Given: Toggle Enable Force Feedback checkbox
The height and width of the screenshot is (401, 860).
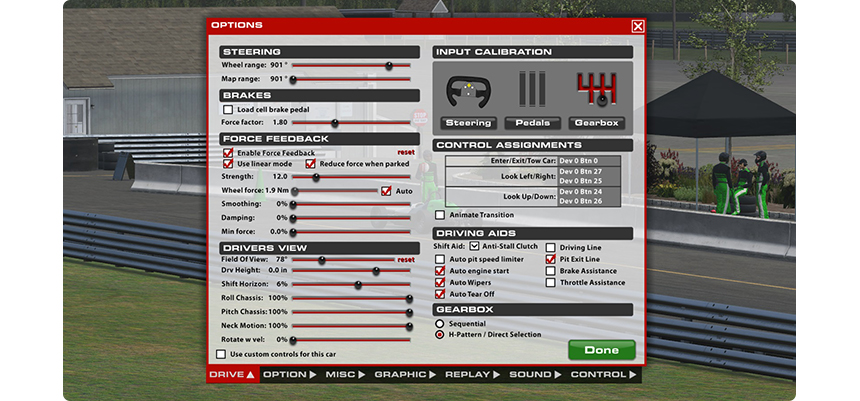Looking at the screenshot, I should [228, 153].
